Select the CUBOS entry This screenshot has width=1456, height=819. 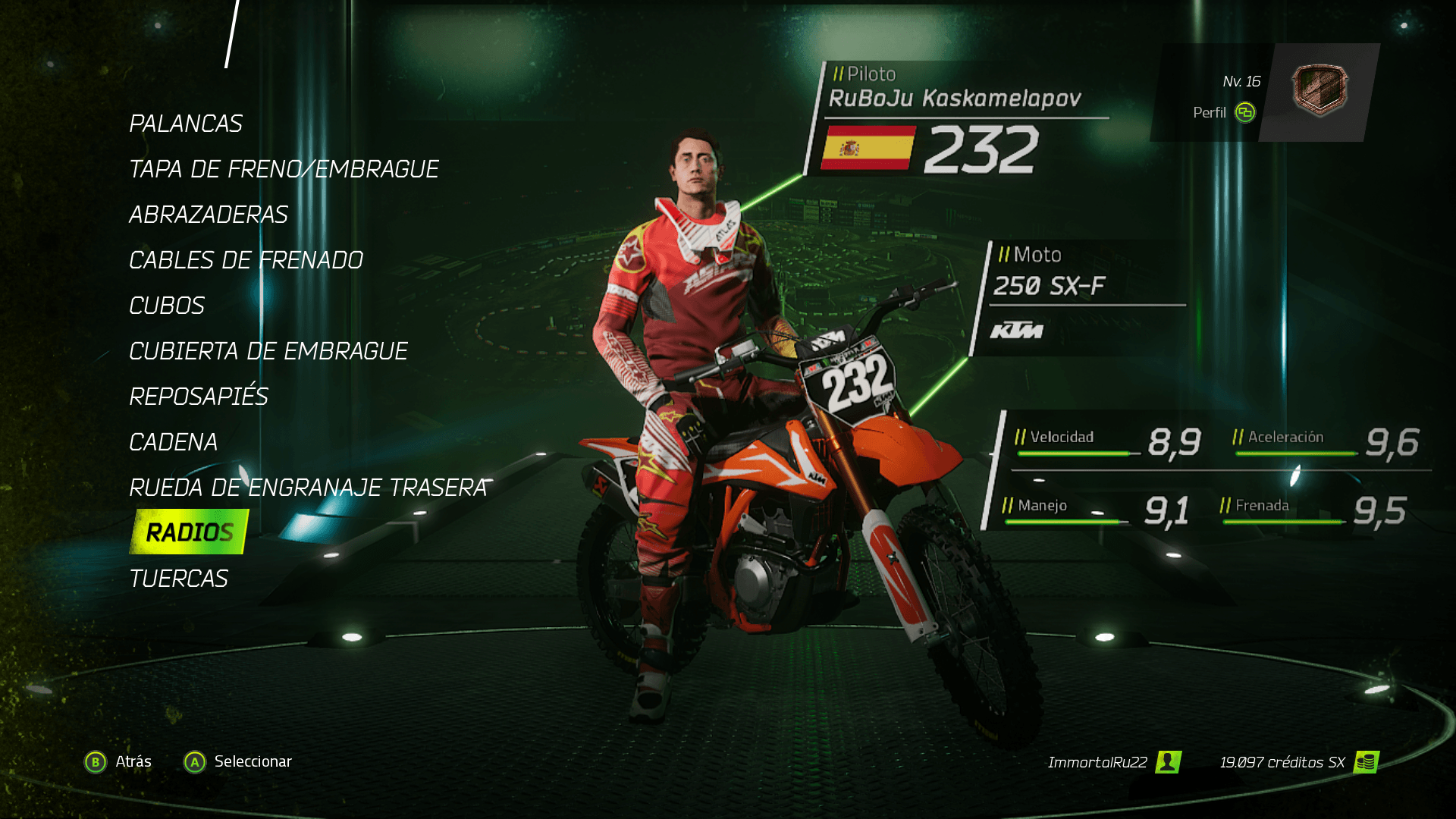(x=167, y=306)
